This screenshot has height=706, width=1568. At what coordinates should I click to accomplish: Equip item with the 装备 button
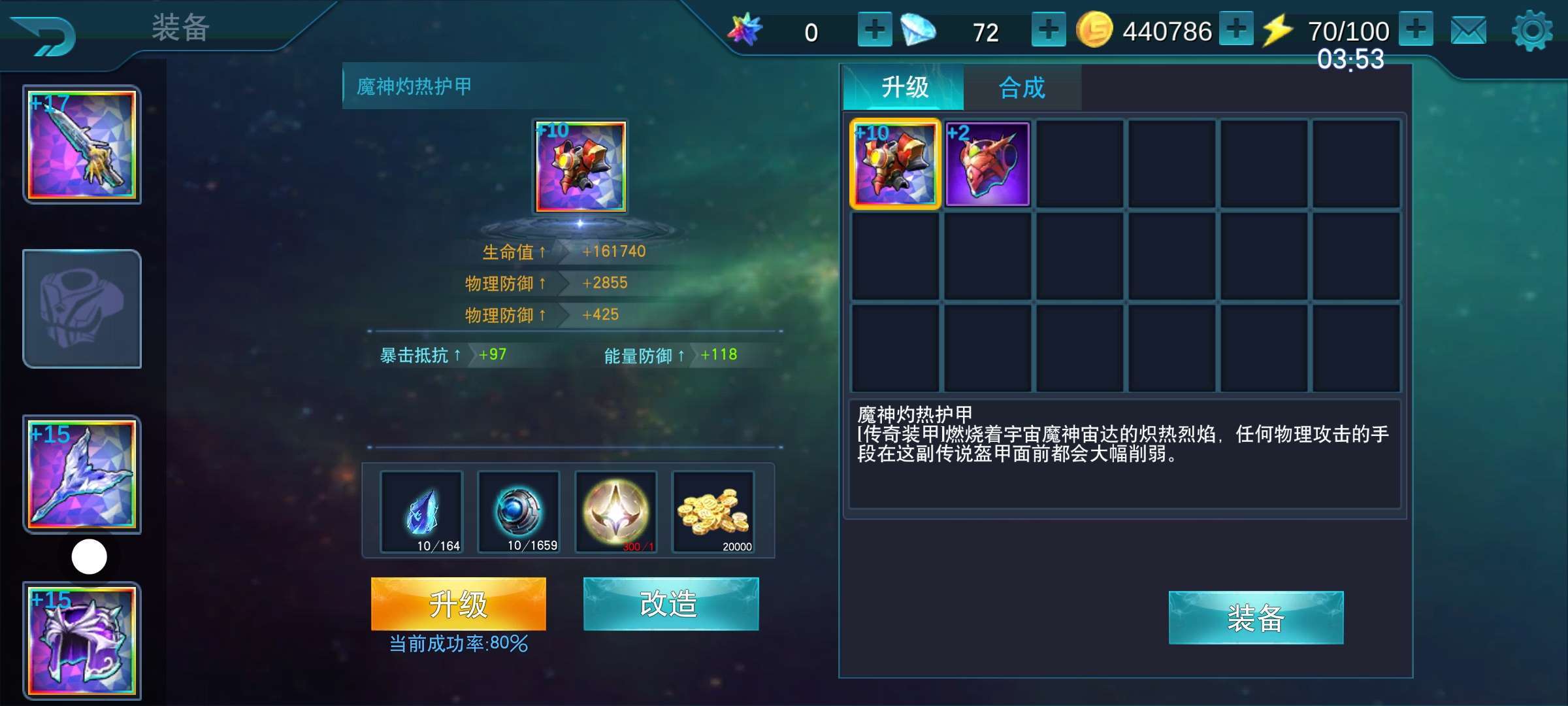[1255, 618]
